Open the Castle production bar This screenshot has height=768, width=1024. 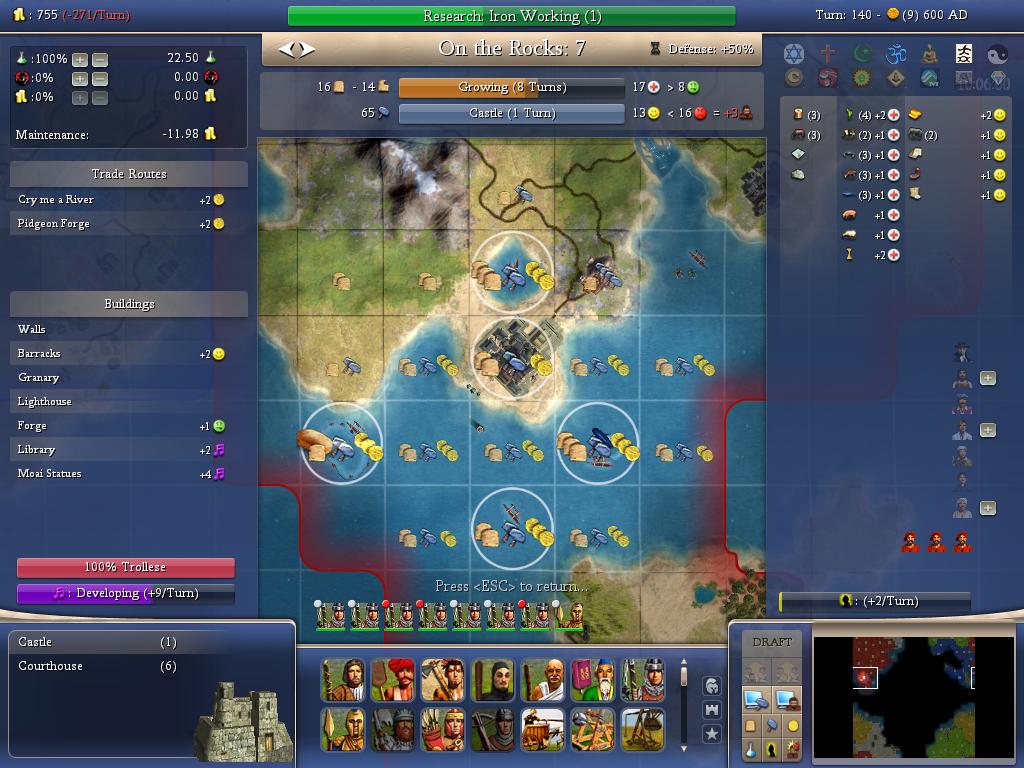point(511,113)
